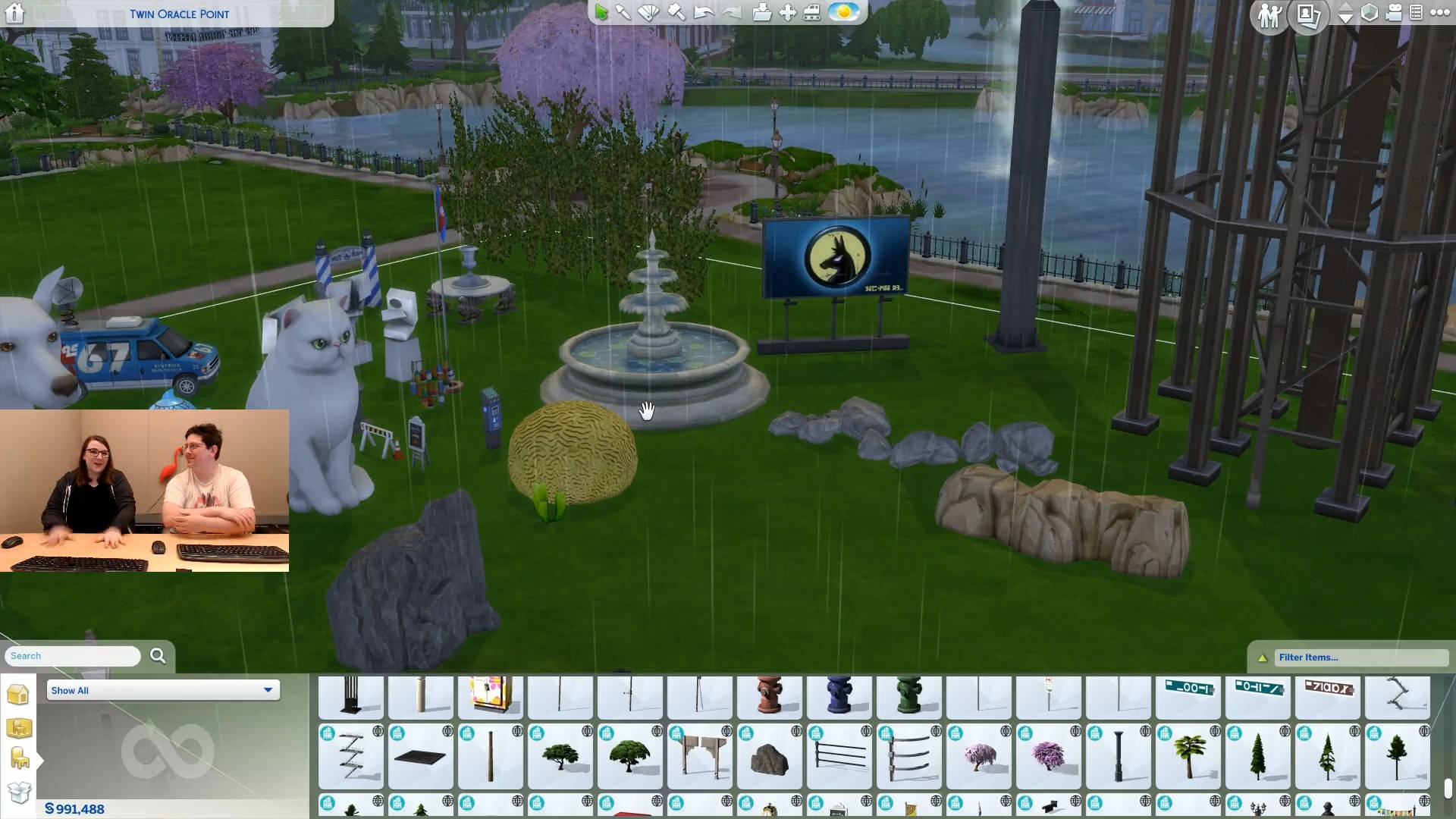This screenshot has width=1456, height=819.
Task: Click the Twin Oracle Point lot name
Action: (x=180, y=14)
